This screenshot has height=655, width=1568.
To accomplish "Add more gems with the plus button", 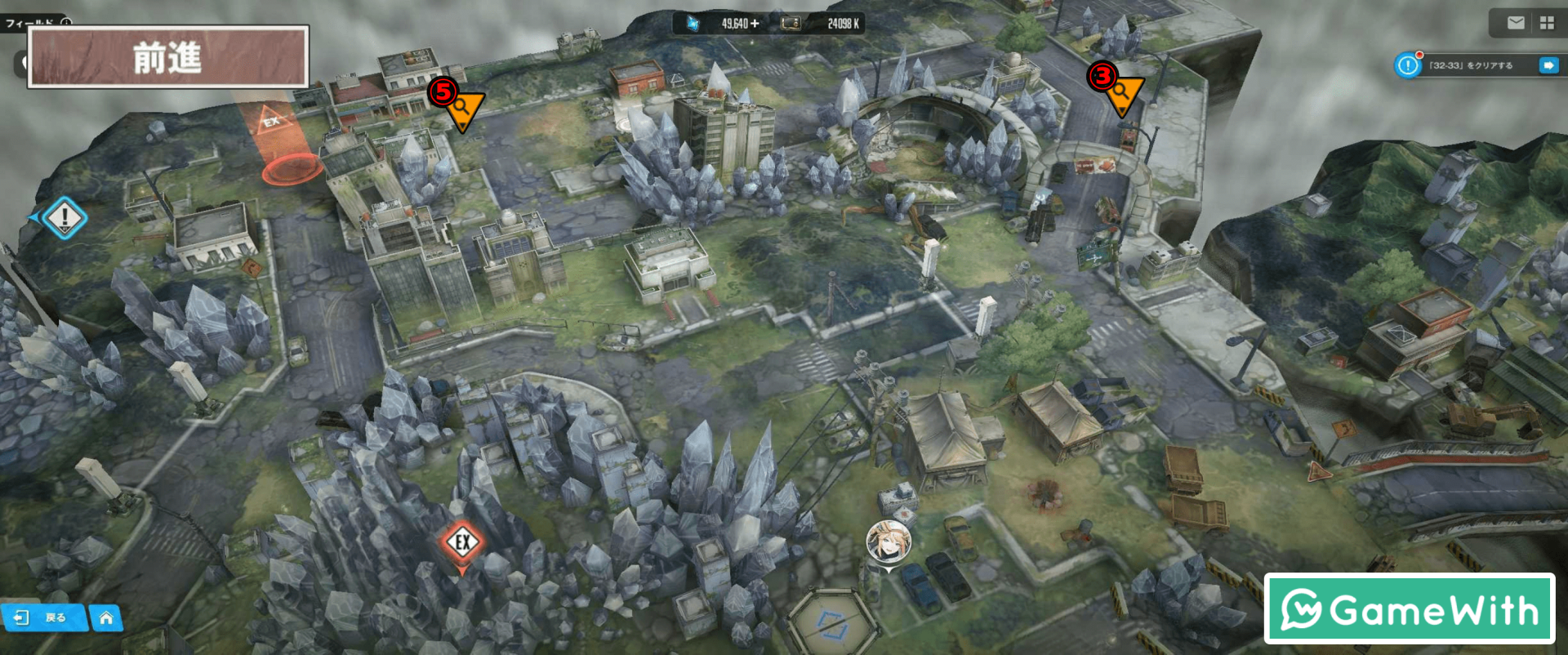I will (x=755, y=24).
